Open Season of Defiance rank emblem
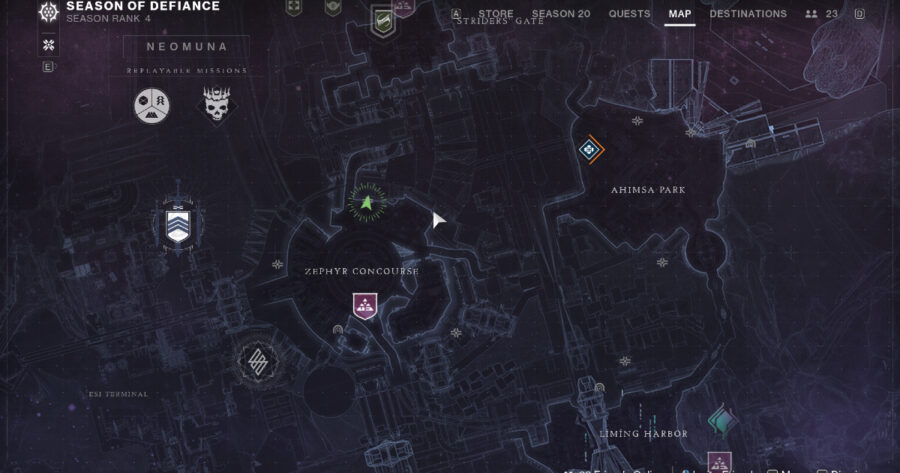Viewport: 900px width, 473px height. (x=48, y=14)
